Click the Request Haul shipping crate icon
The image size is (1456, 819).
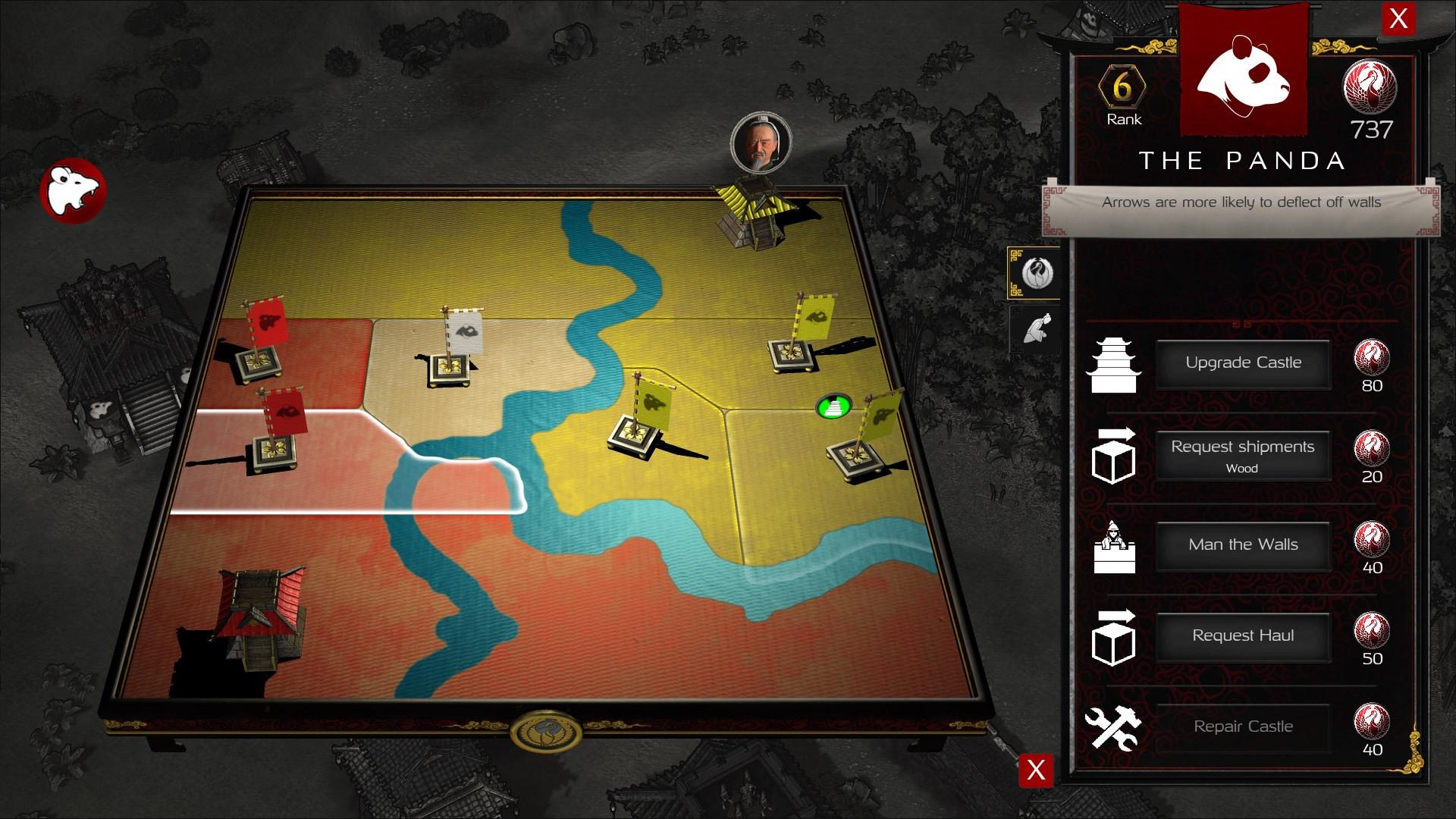click(1113, 639)
